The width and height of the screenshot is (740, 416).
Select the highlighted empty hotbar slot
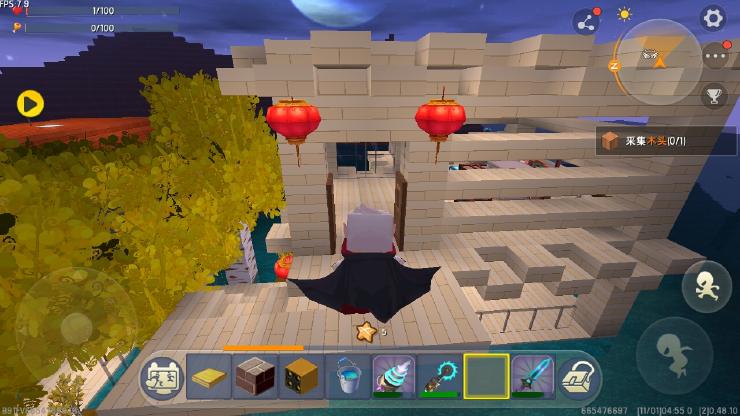point(487,376)
